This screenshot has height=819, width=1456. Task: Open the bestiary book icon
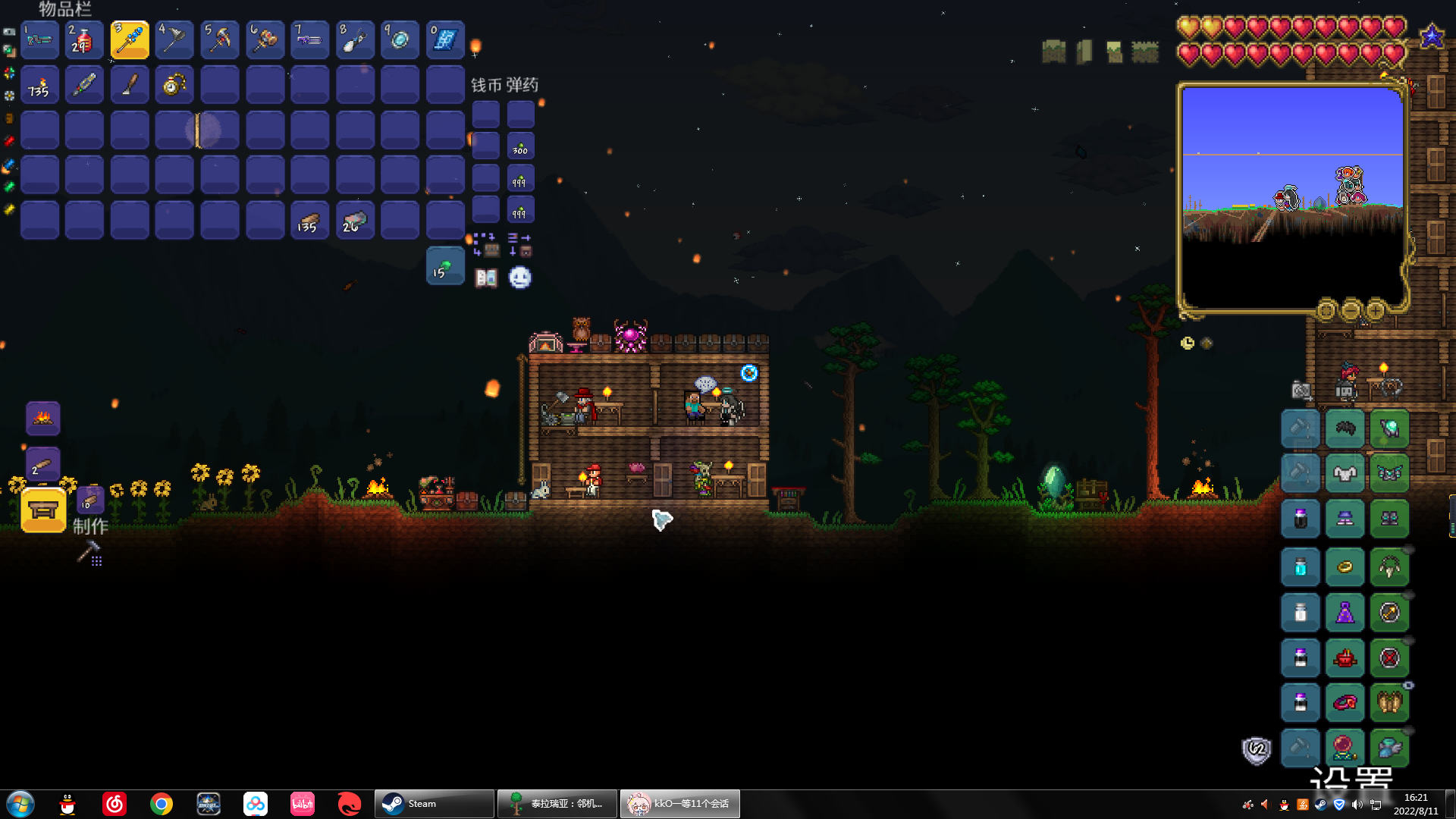click(x=486, y=278)
